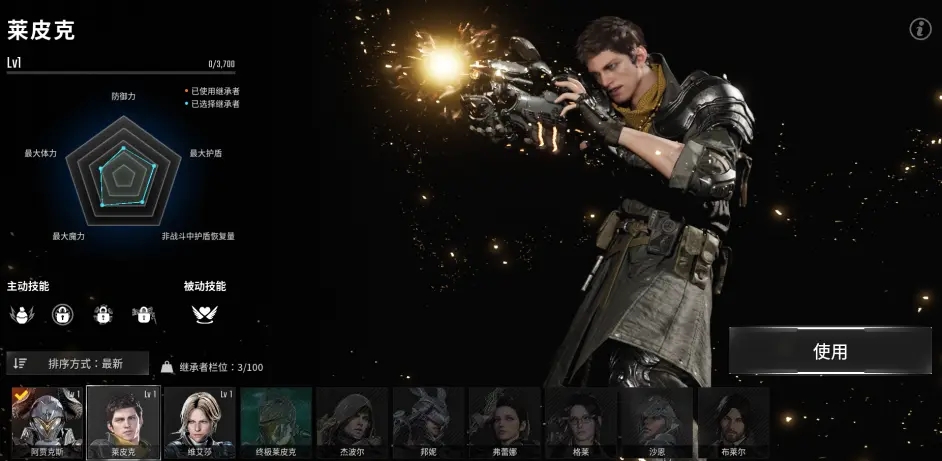Select the 布莱尔 character portrait
Screen dimensions: 942x461
coord(733,422)
